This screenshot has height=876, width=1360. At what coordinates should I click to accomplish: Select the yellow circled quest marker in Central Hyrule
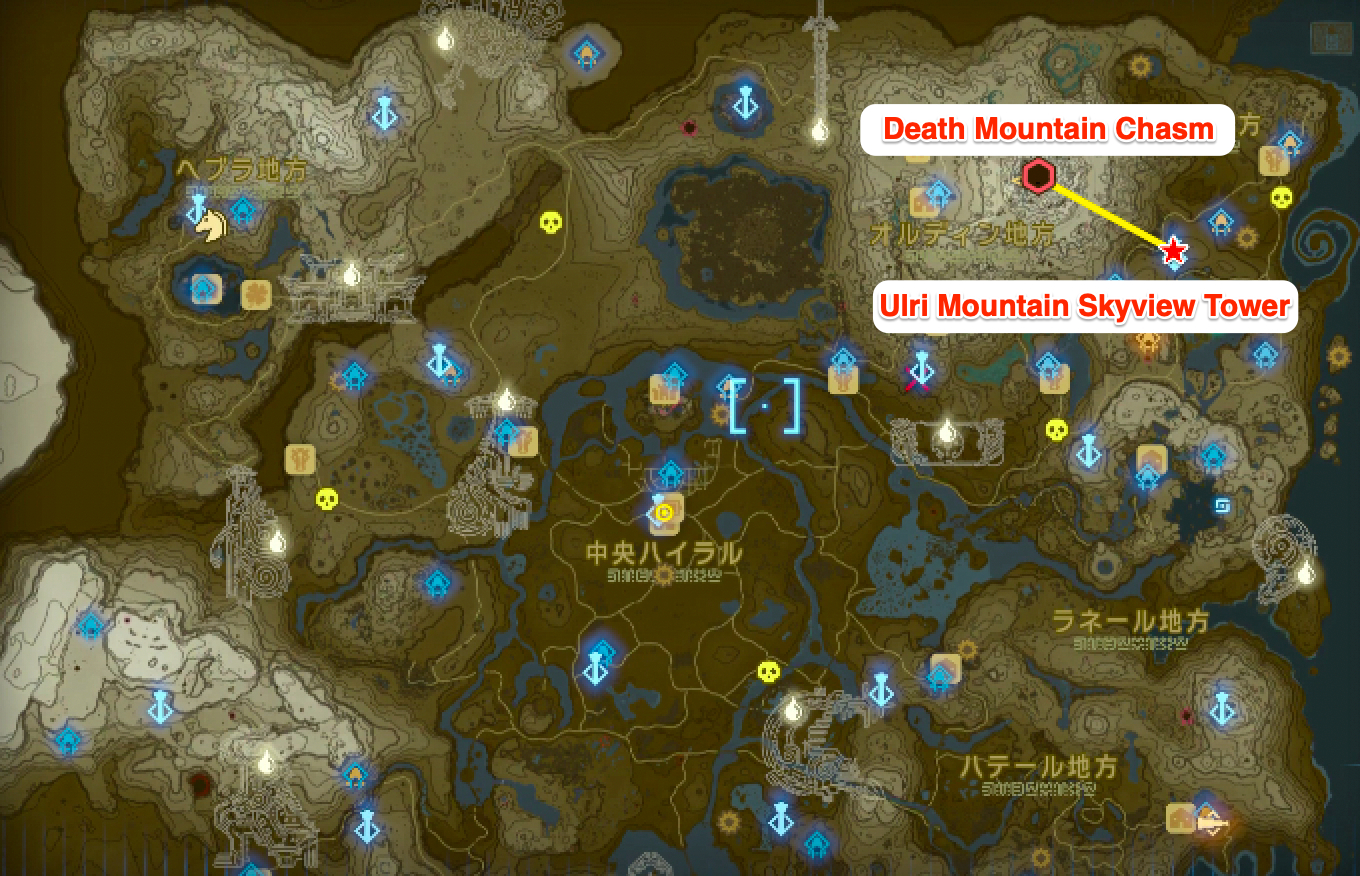coord(663,512)
